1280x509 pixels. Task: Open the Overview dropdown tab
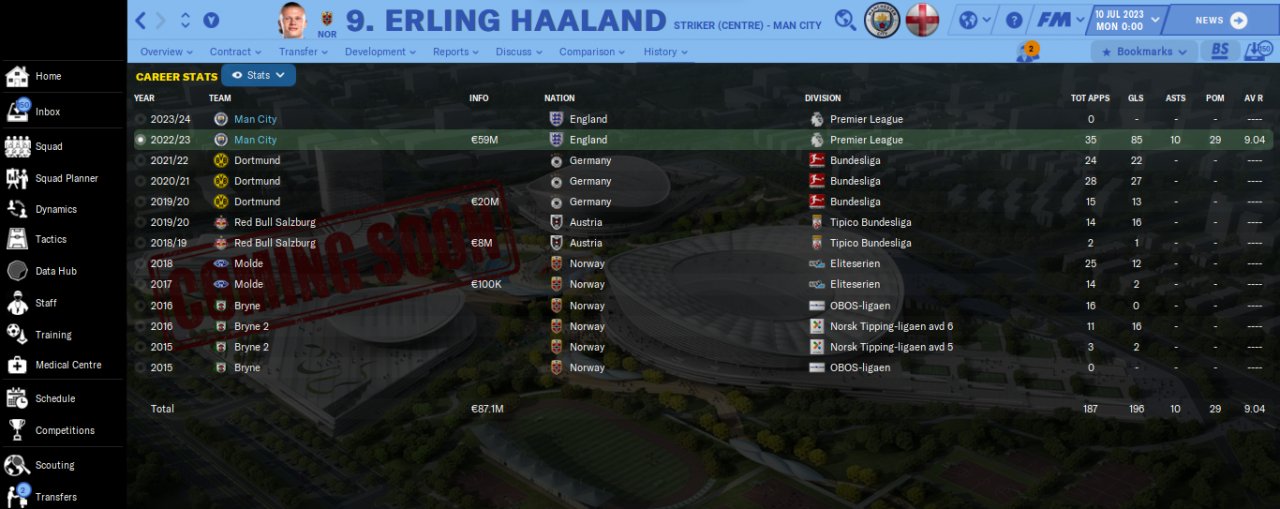[166, 52]
